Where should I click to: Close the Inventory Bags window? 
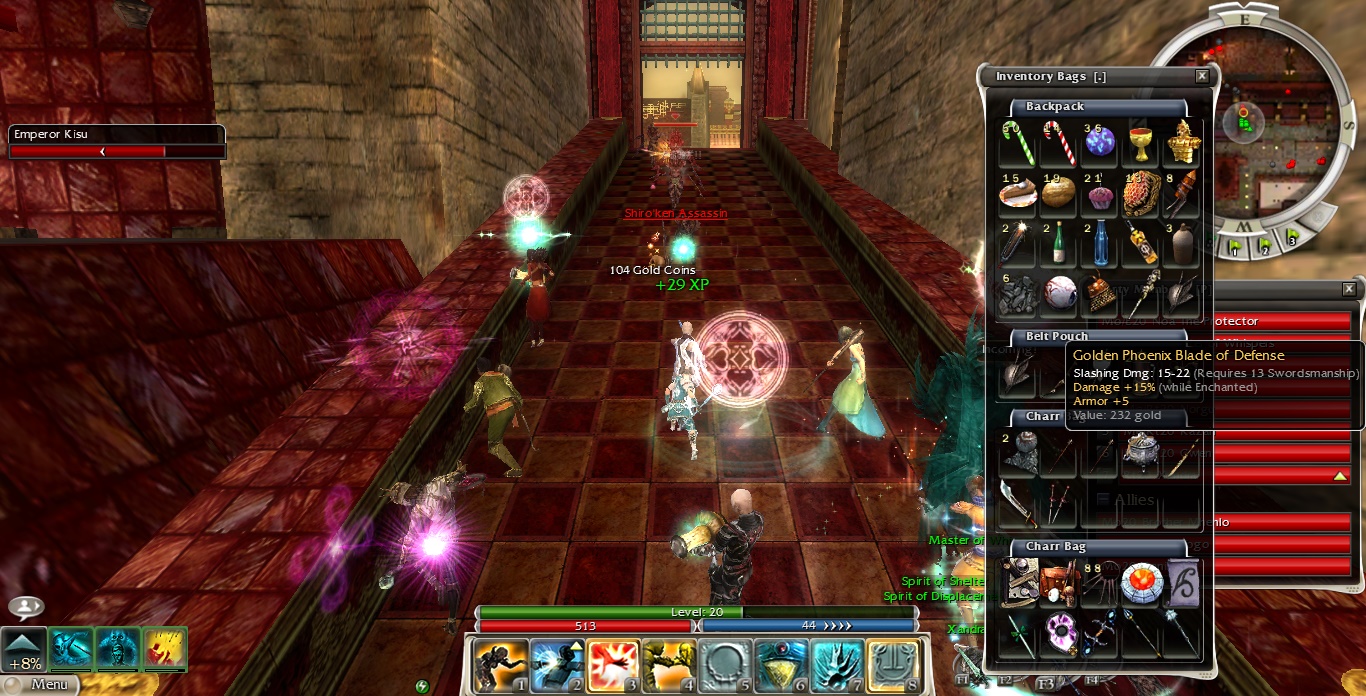click(x=1202, y=76)
